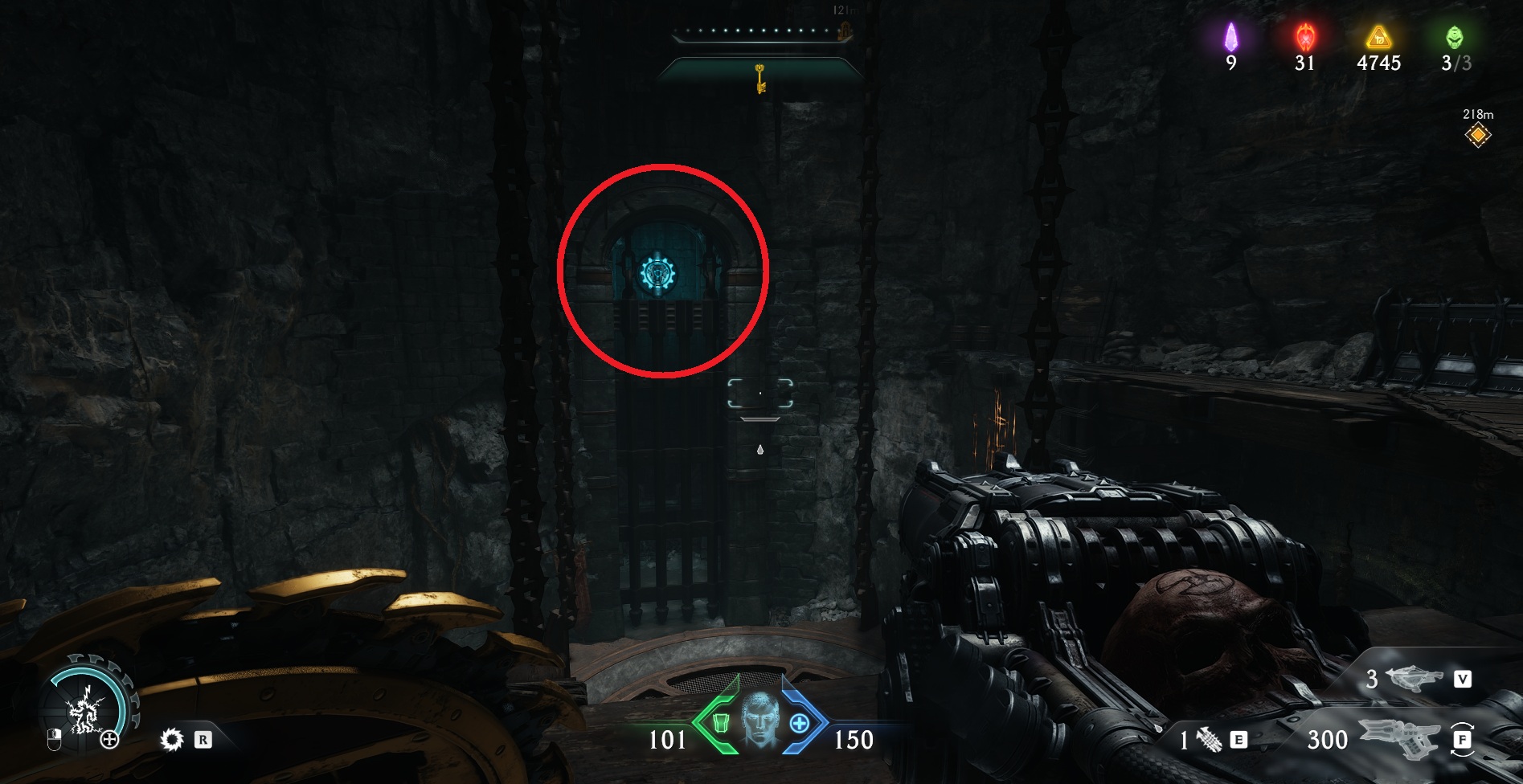The width and height of the screenshot is (1523, 784).
Task: Choose the melee flail weapon icon
Action: [1209, 740]
